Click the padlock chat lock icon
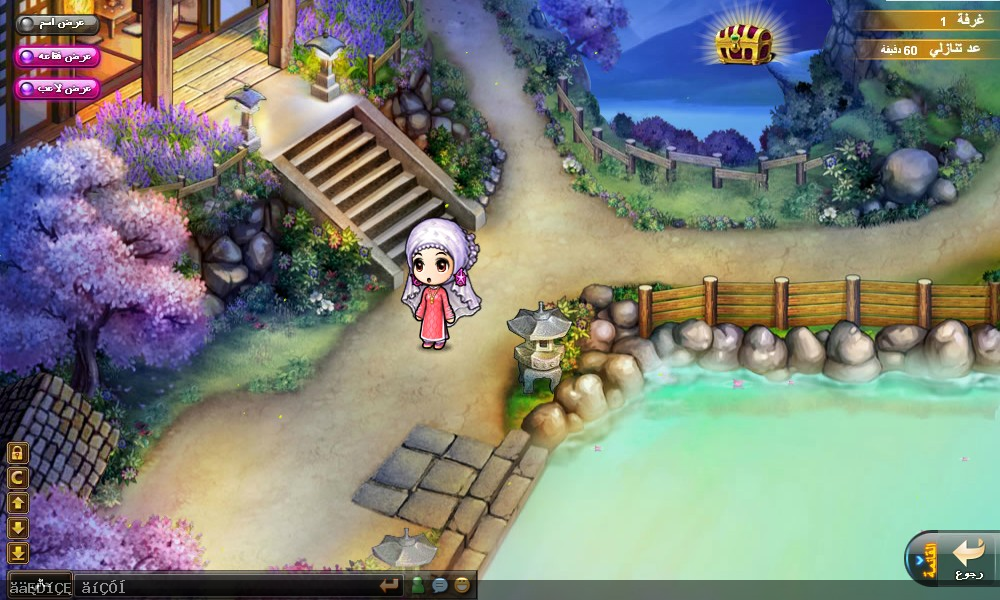The image size is (1000, 600). (18, 453)
